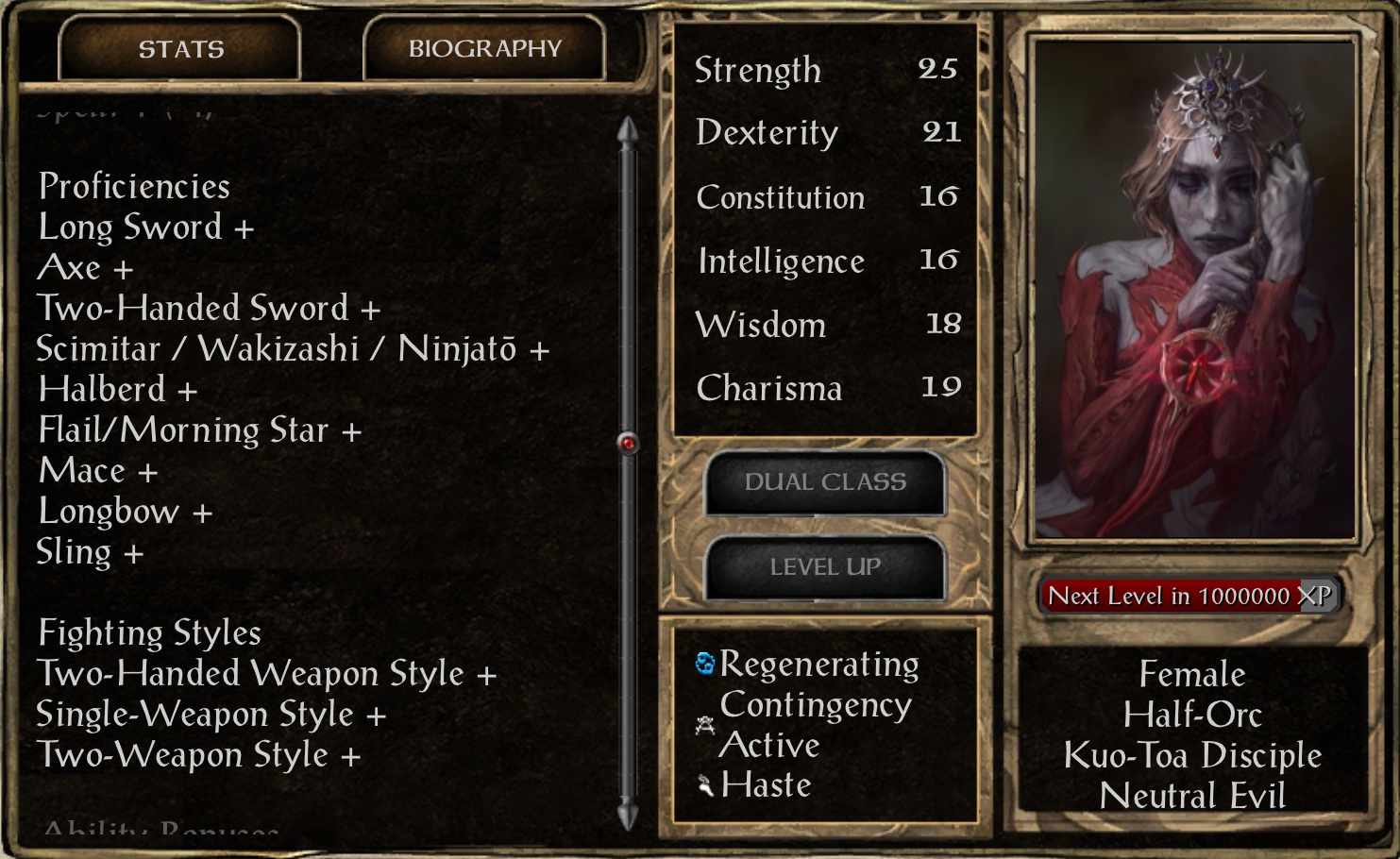Click the Dual Class button
1400x859 pixels.
[824, 482]
